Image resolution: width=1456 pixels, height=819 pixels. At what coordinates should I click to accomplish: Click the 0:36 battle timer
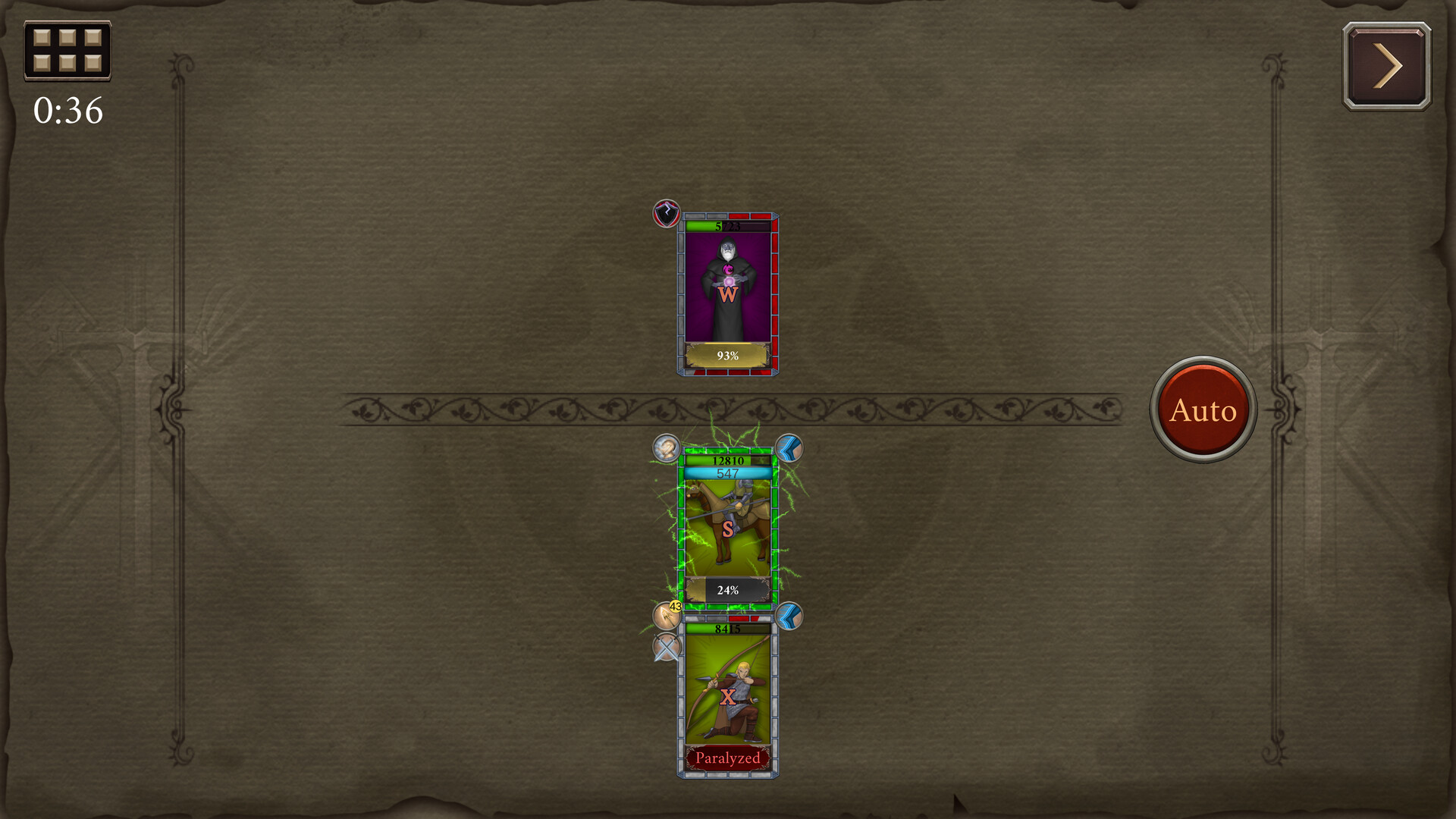[x=67, y=111]
